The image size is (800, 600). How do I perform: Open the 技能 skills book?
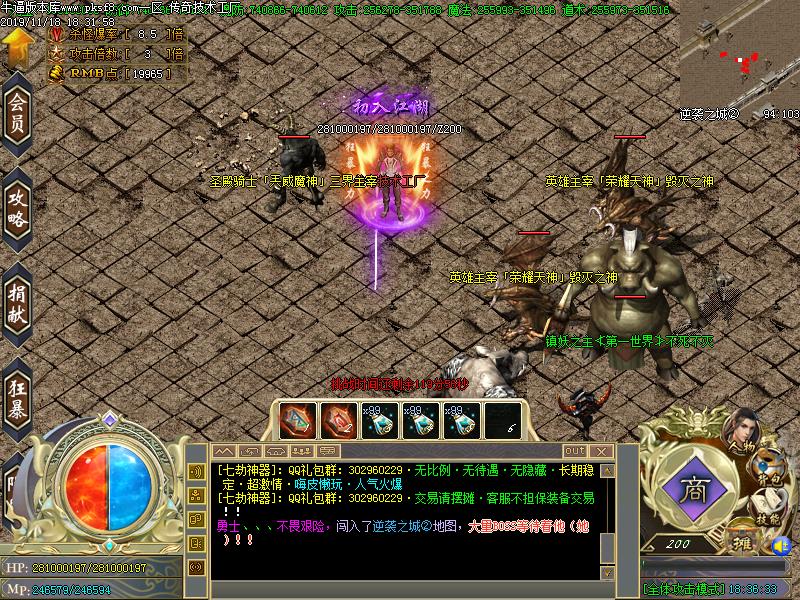coord(767,506)
